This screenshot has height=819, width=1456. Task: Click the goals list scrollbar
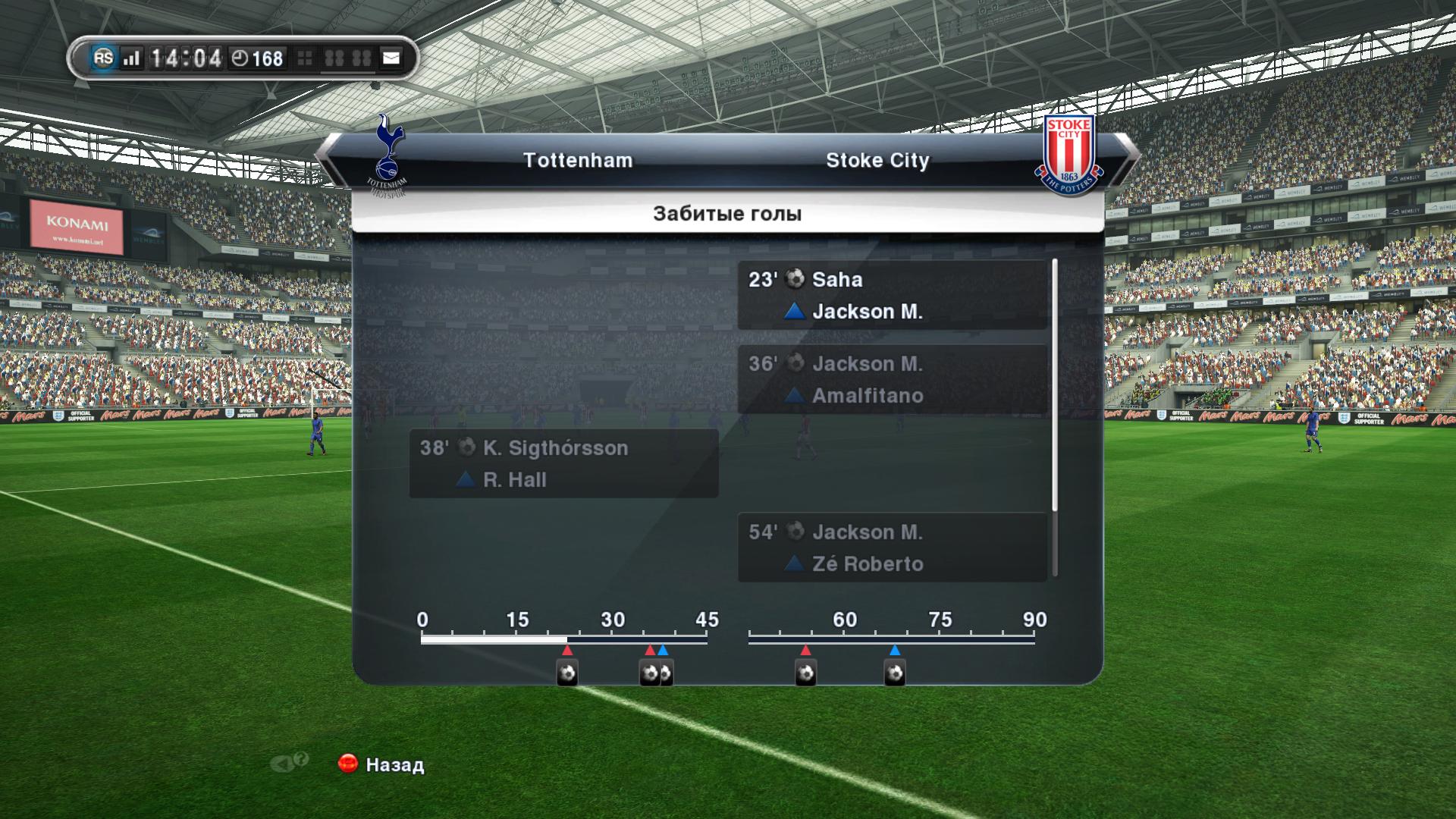[x=1054, y=385]
